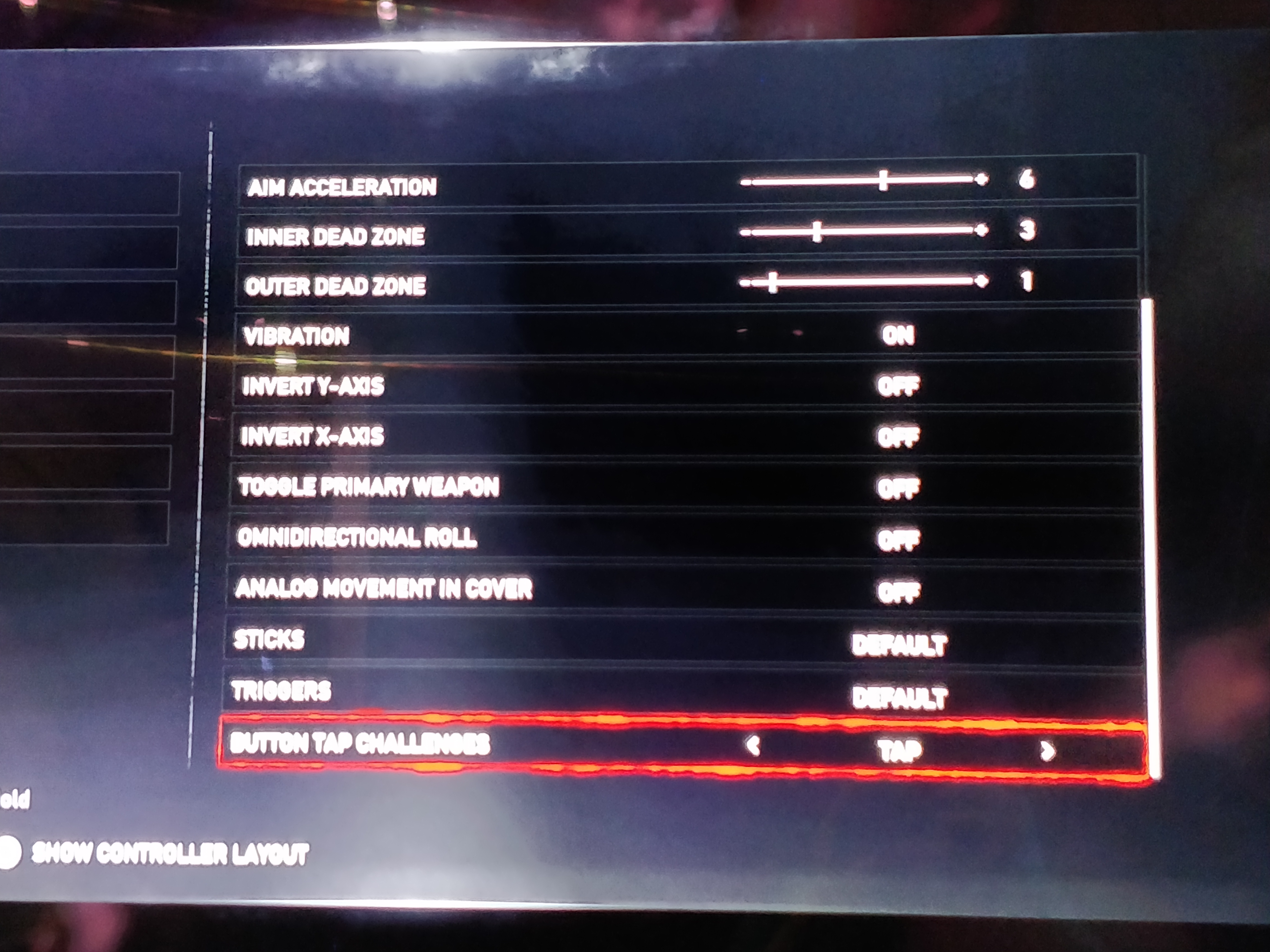
Task: Set the Inner Dead Zone slider
Action: [x=817, y=232]
